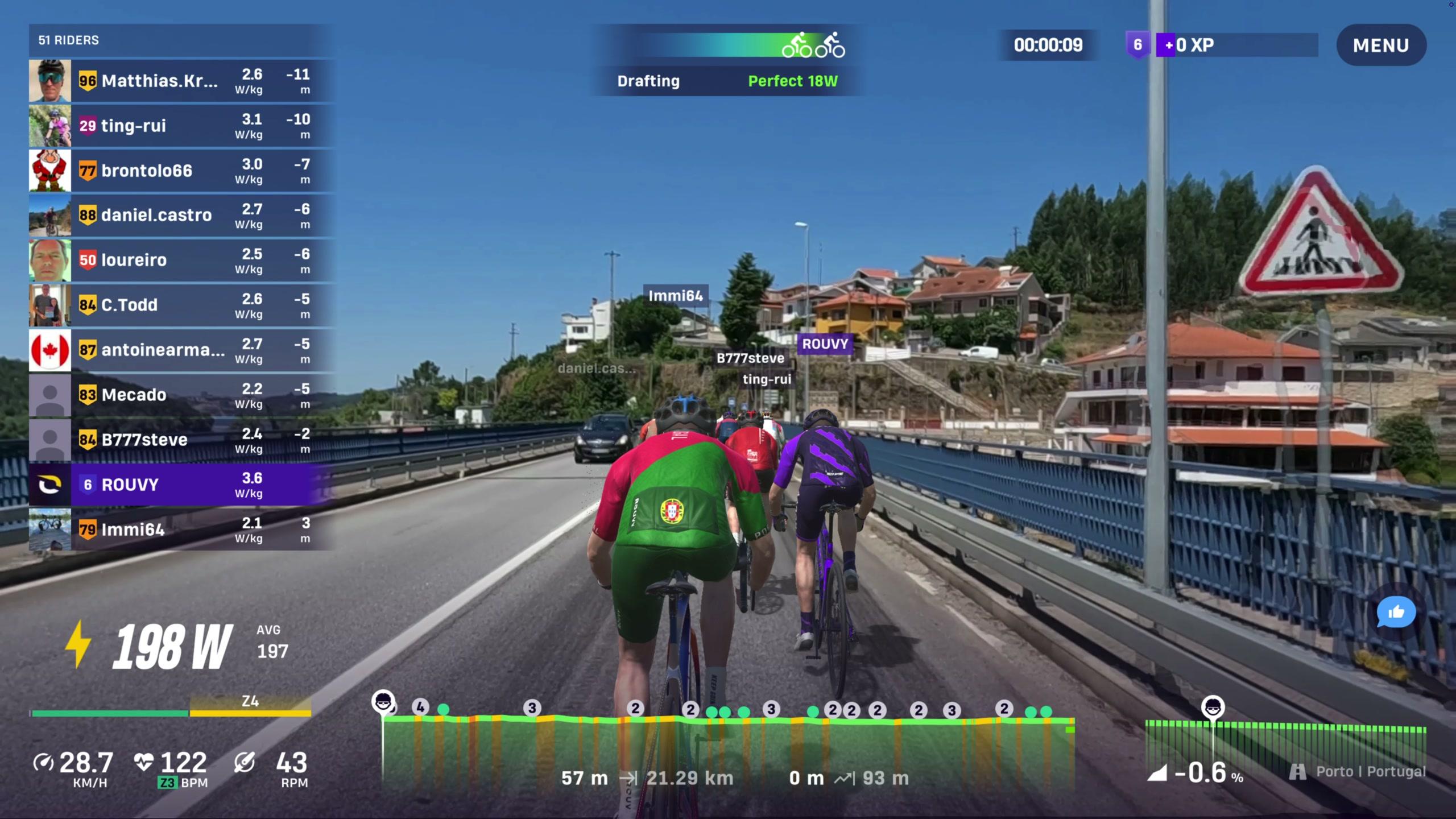
Task: Choose Mecado in the rider list
Action: pyautogui.click(x=181, y=395)
